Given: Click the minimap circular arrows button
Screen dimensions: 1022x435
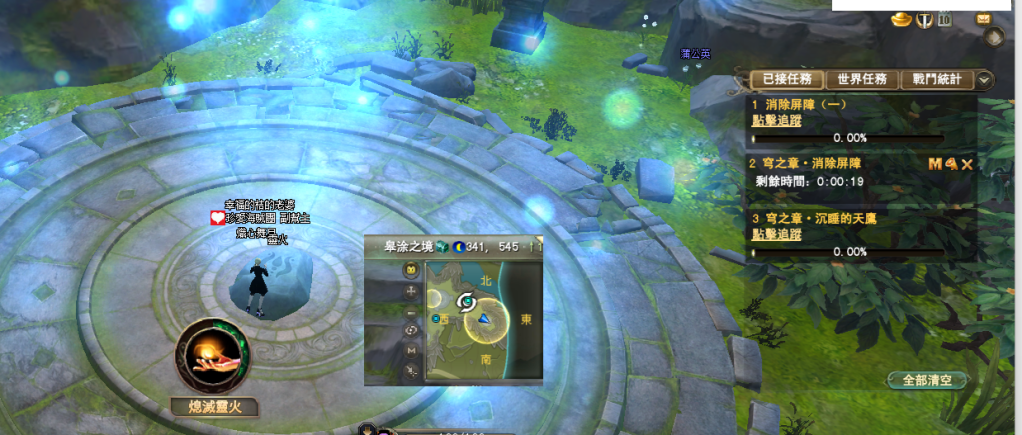Looking at the screenshot, I should (x=411, y=330).
